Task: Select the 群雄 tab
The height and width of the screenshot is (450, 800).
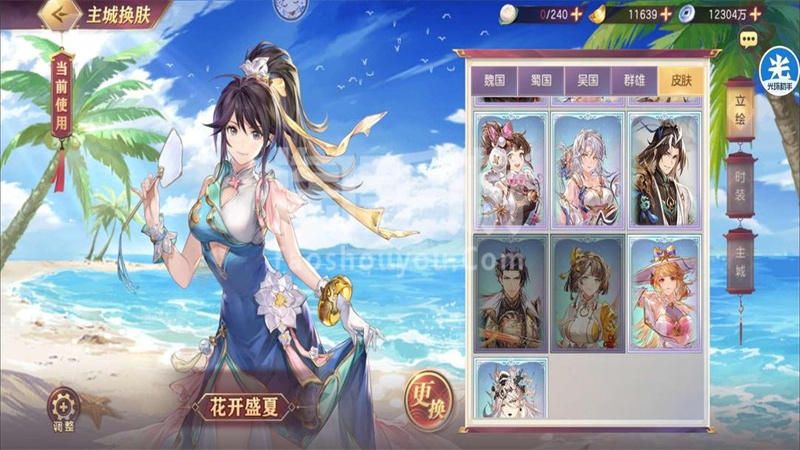Action: pos(634,80)
